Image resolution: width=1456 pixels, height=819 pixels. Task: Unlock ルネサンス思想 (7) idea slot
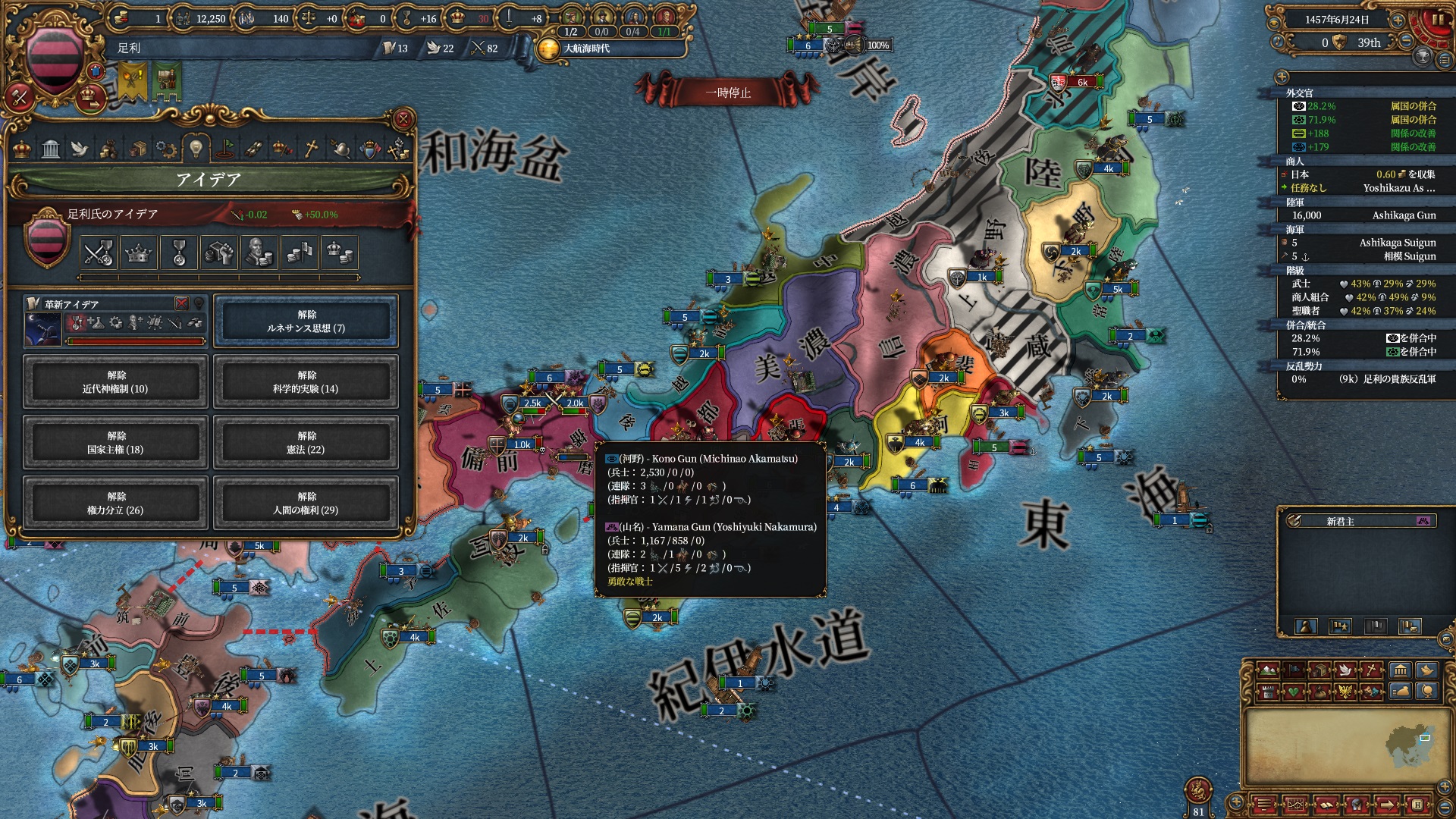tap(306, 322)
